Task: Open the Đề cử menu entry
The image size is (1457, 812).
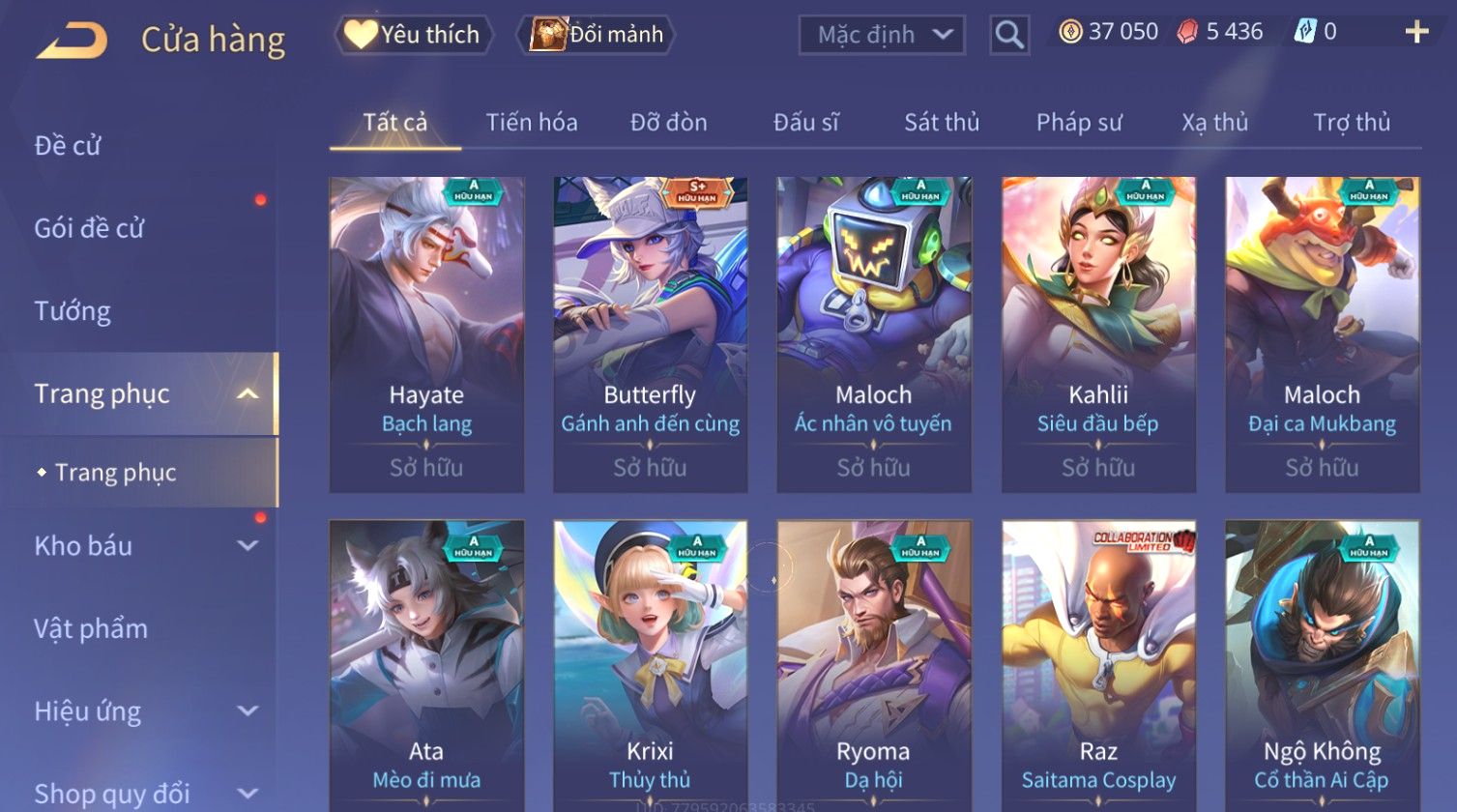Action: 68,146
